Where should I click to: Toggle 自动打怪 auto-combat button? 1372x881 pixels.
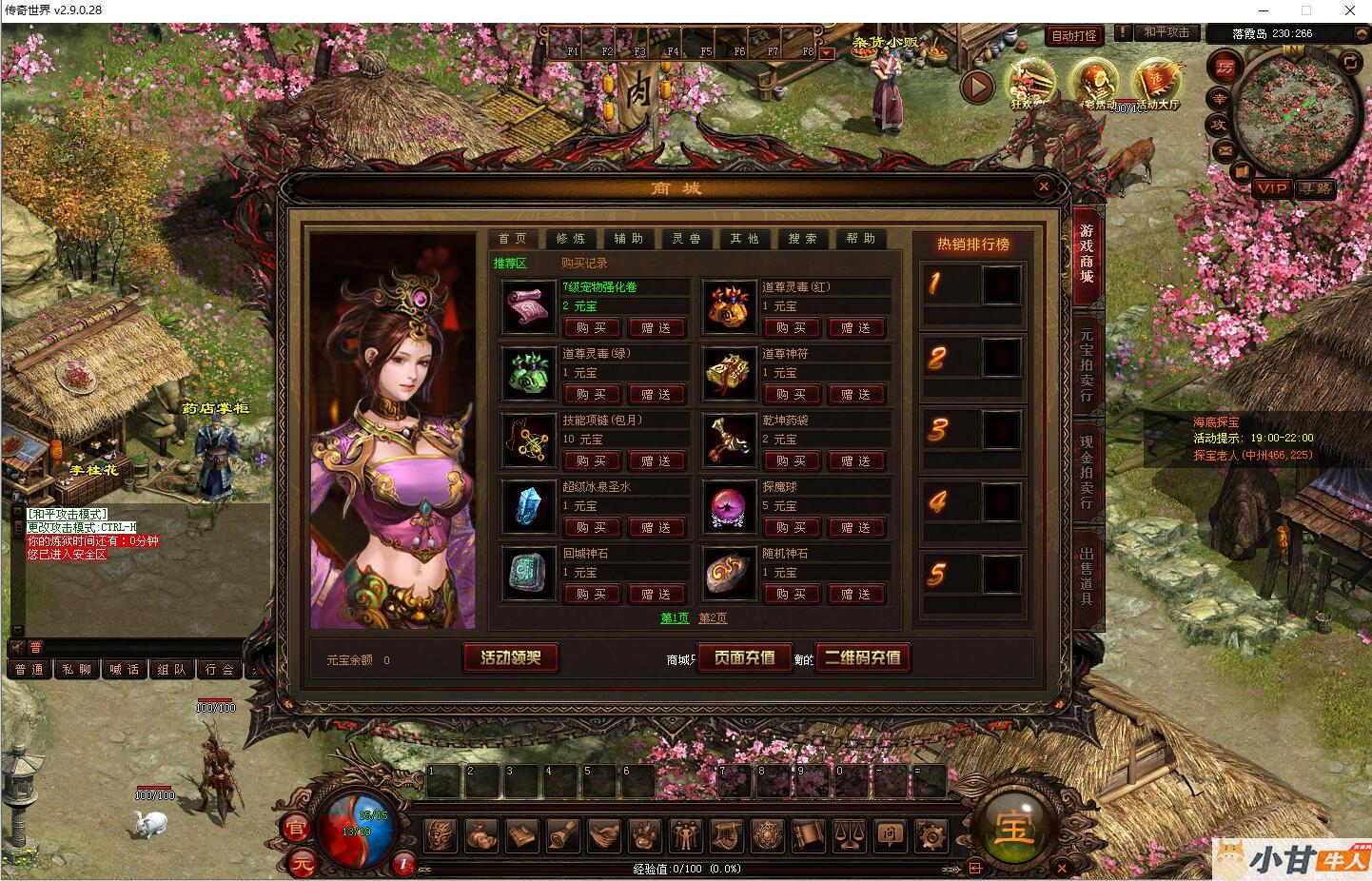pos(1073,36)
